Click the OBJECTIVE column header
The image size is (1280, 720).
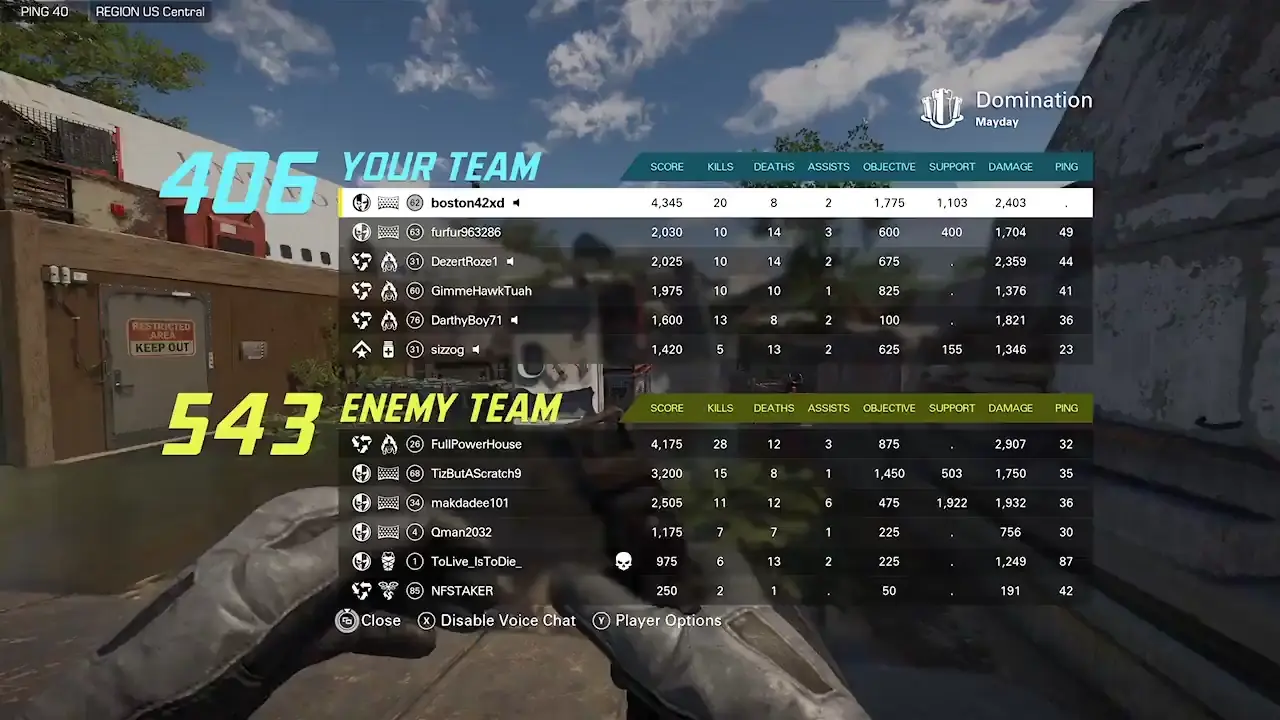click(888, 167)
